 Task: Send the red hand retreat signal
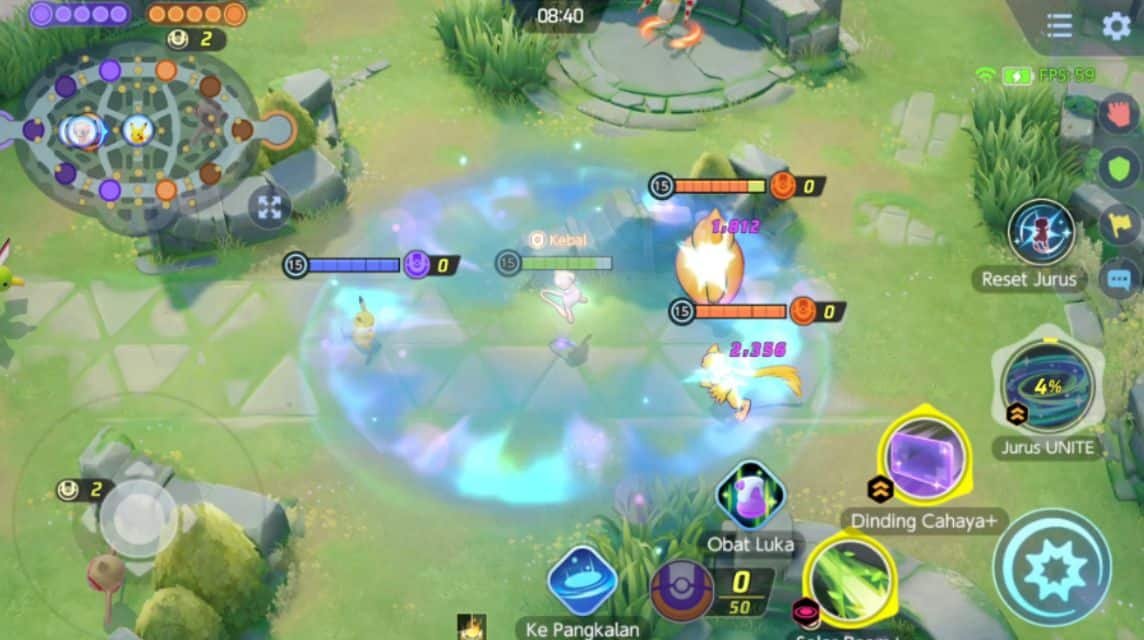(1120, 112)
